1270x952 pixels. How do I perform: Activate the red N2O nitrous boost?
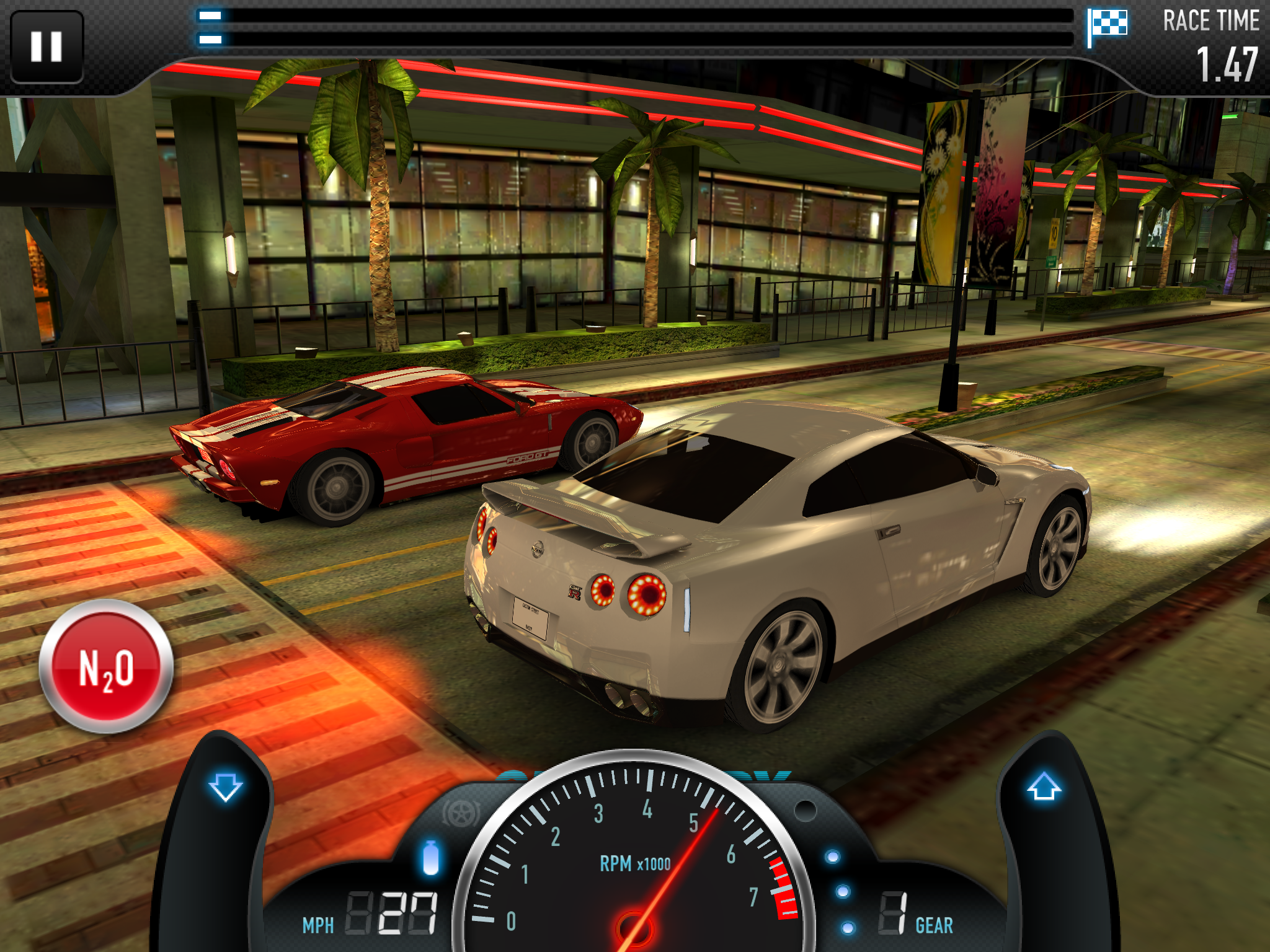coord(106,667)
